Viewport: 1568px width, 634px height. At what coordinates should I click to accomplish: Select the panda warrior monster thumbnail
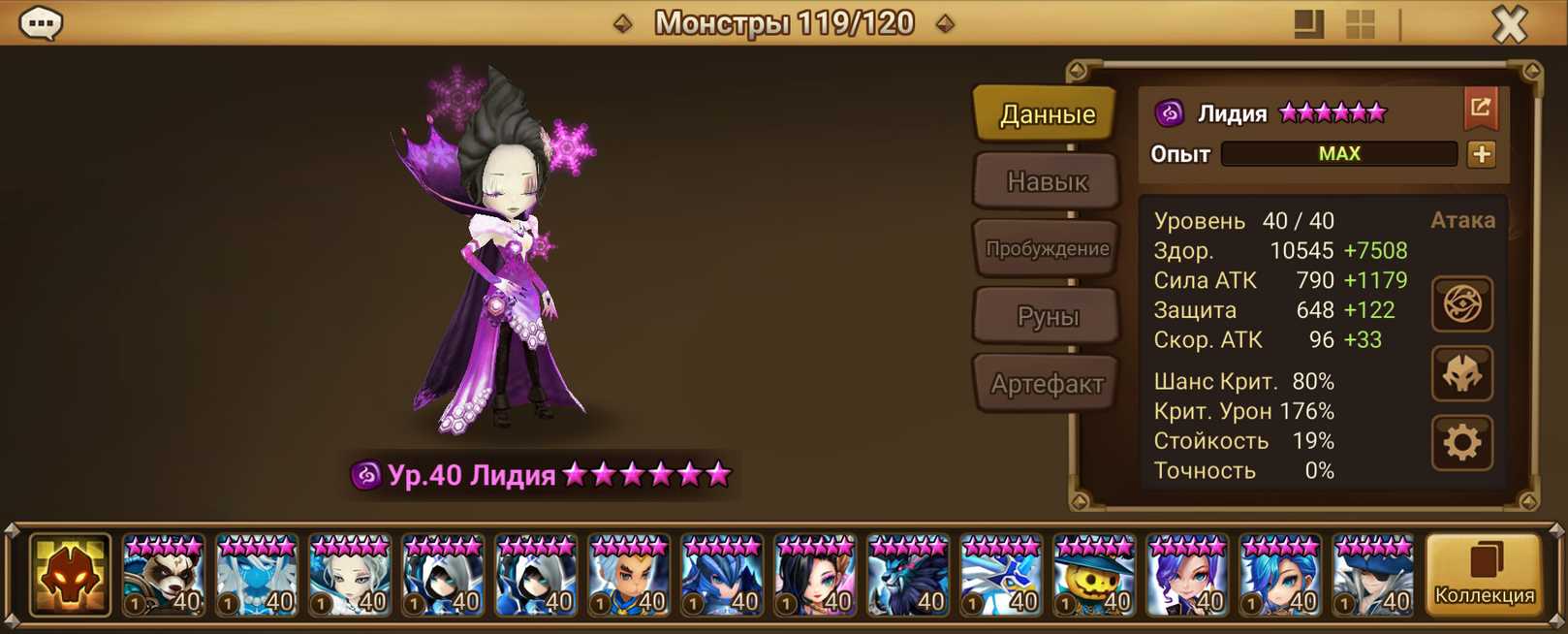pos(163,577)
